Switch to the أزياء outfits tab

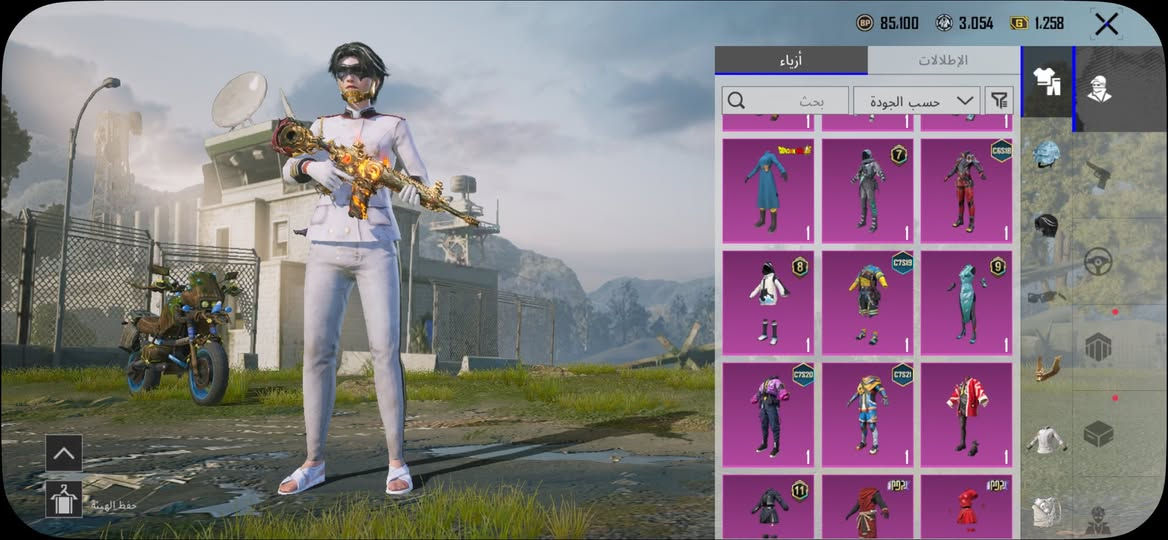(791, 60)
